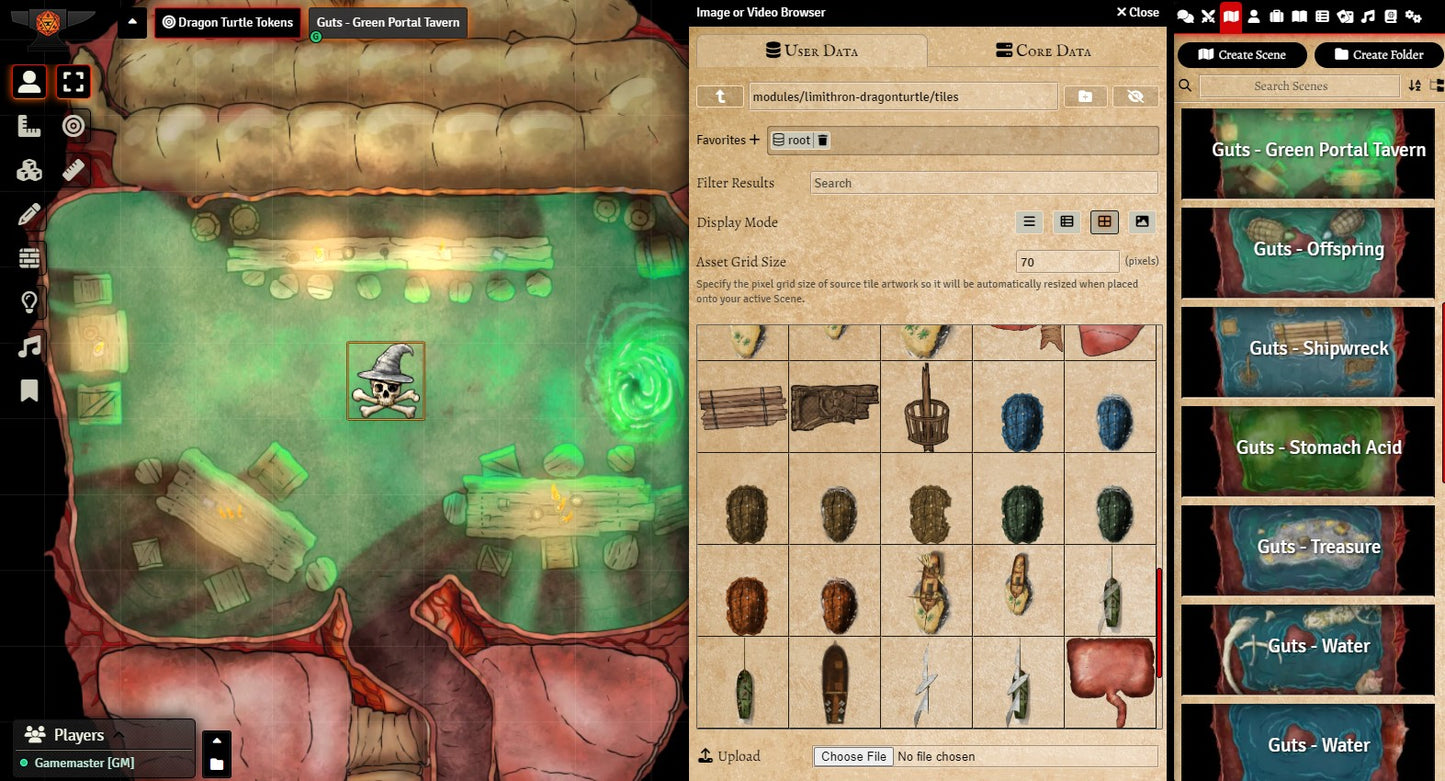1445x781 pixels.
Task: Click the Create Scene button
Action: click(x=1242, y=55)
